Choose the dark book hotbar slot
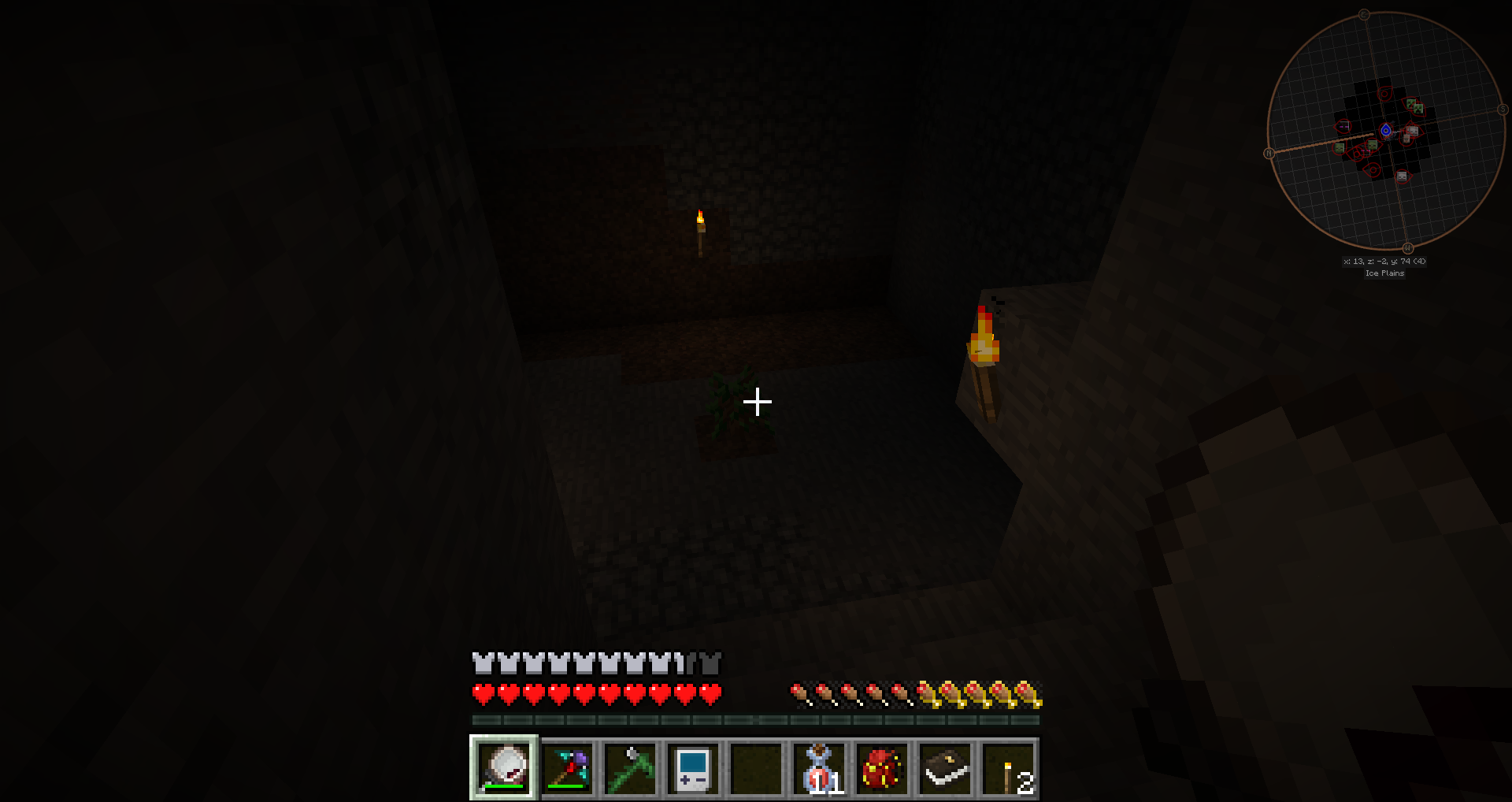Image resolution: width=1512 pixels, height=802 pixels. pyautogui.click(x=945, y=768)
